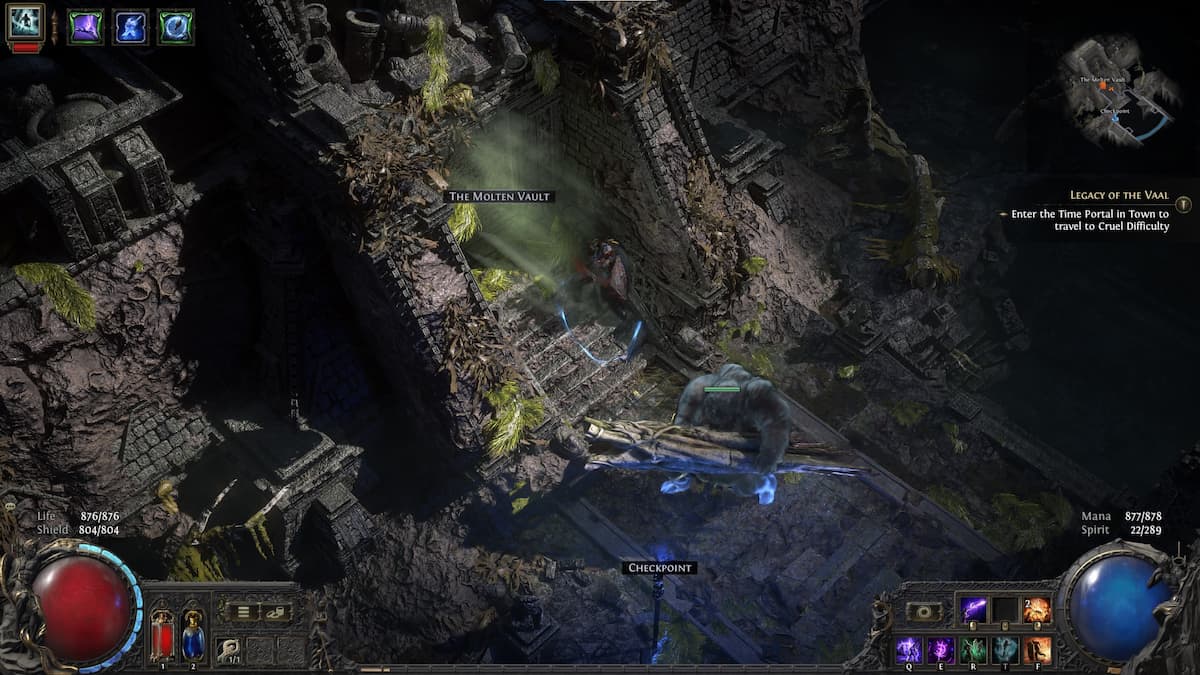Click the eye-shaped button on skill bar
Viewport: 1200px width, 675px height.
[923, 612]
